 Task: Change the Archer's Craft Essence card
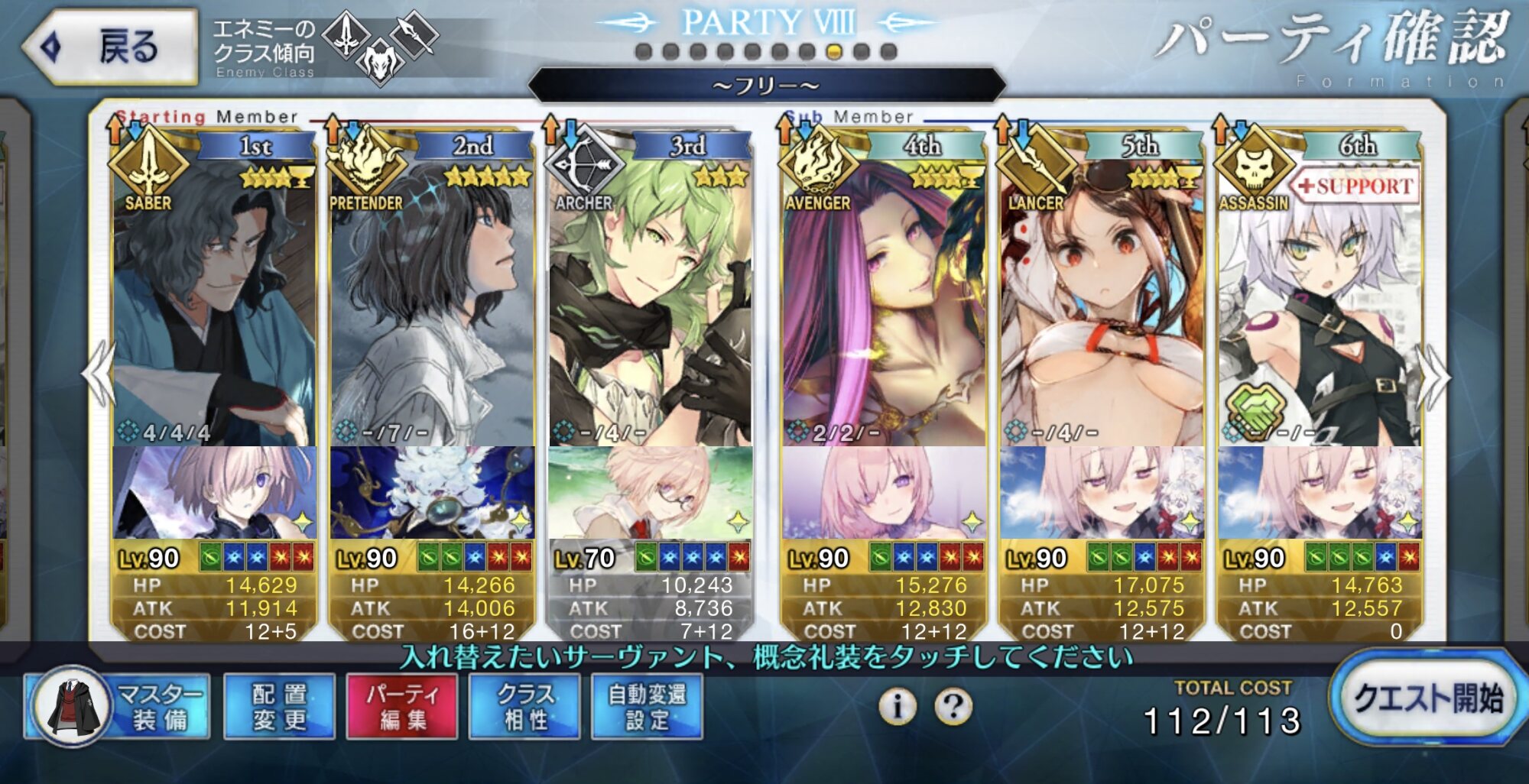[x=650, y=493]
